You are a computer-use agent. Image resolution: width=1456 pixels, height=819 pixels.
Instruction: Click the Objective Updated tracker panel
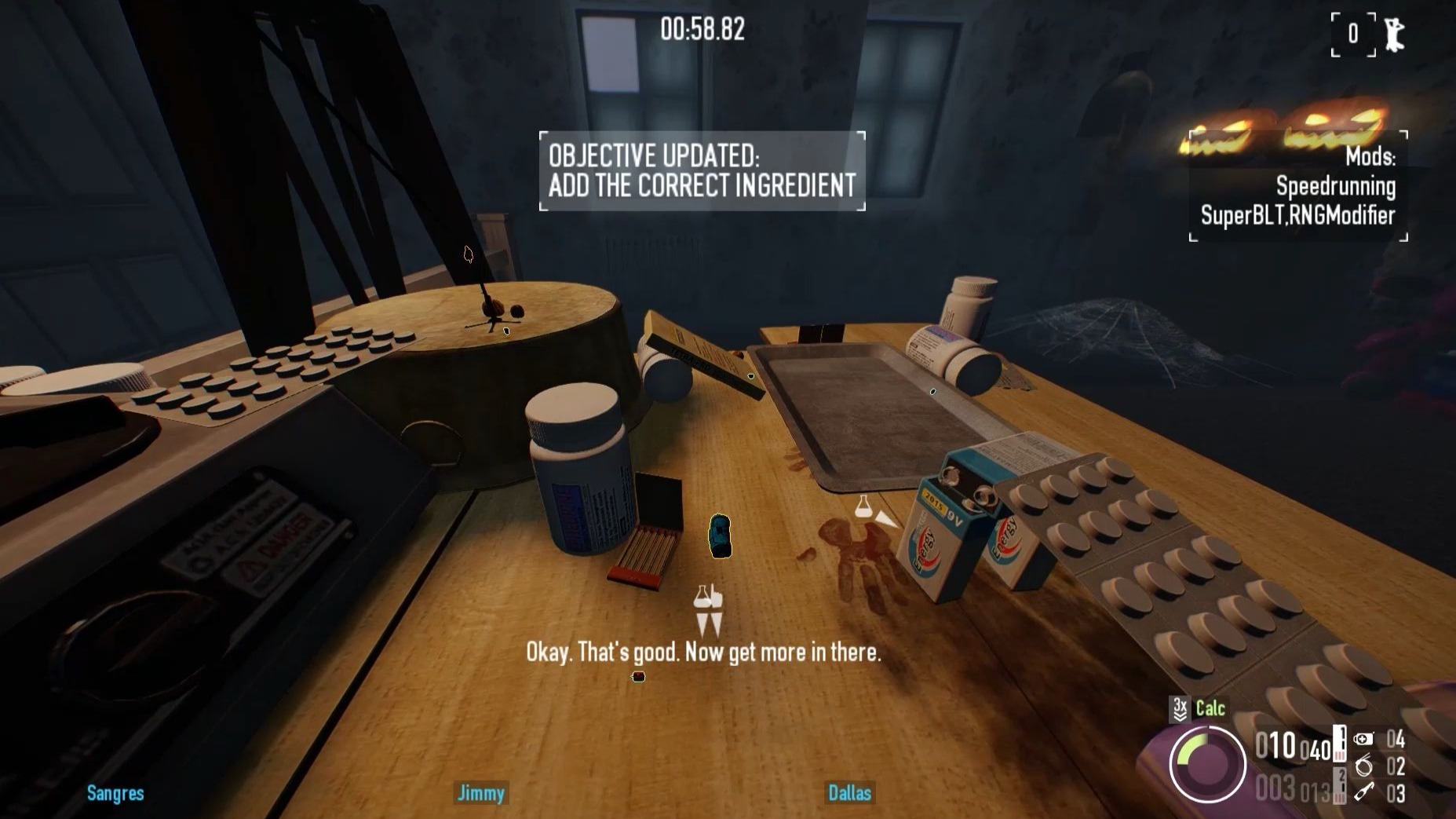pos(702,170)
